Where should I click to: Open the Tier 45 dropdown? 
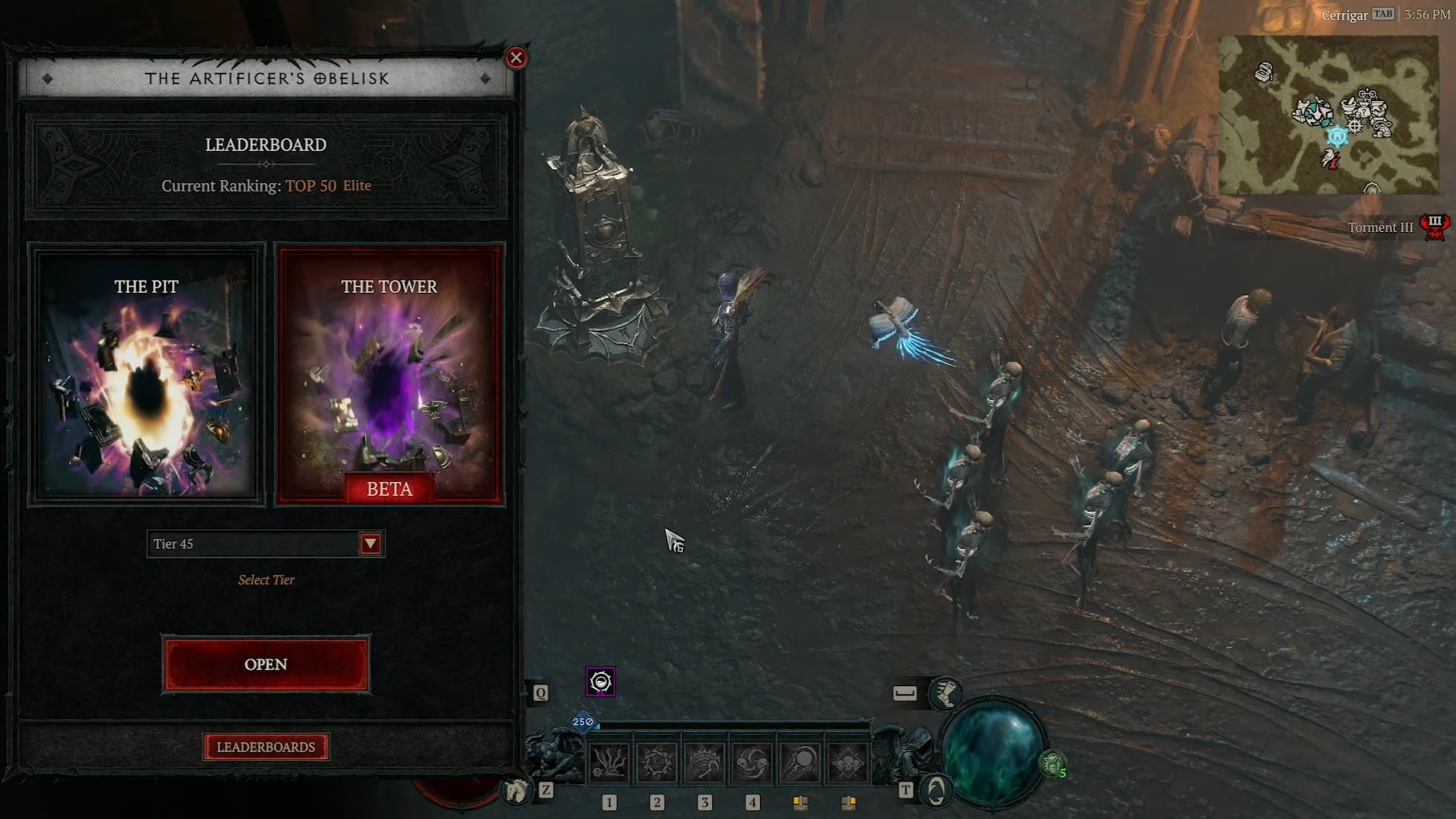coord(370,544)
